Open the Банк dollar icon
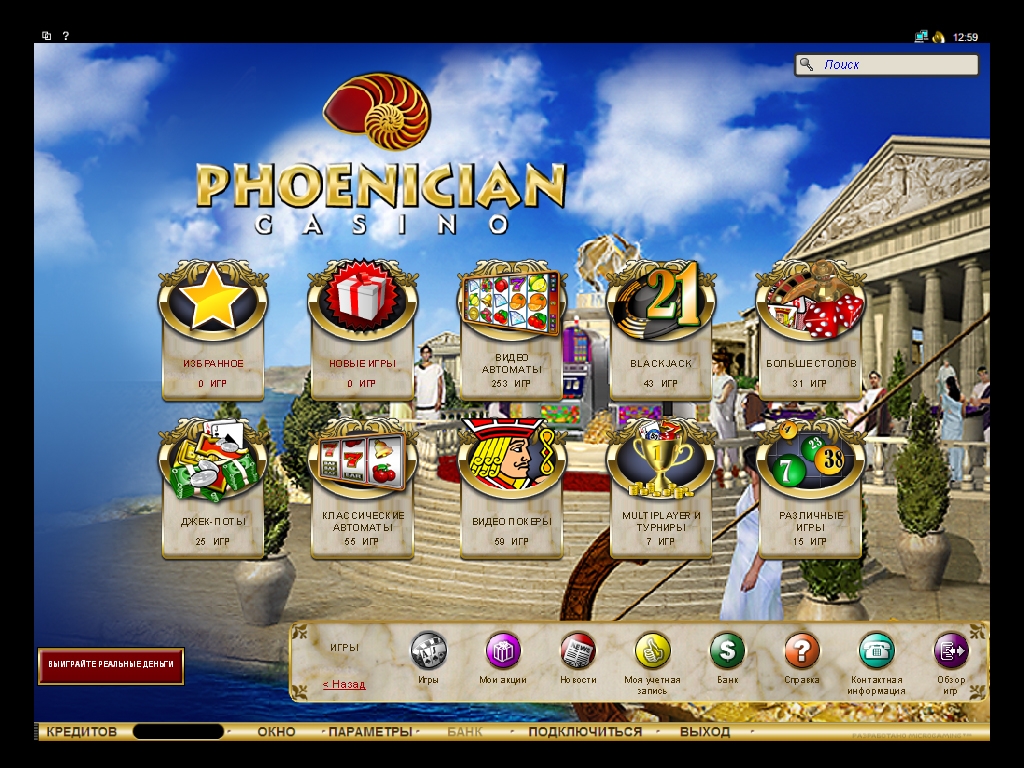The width and height of the screenshot is (1024, 768). (727, 651)
